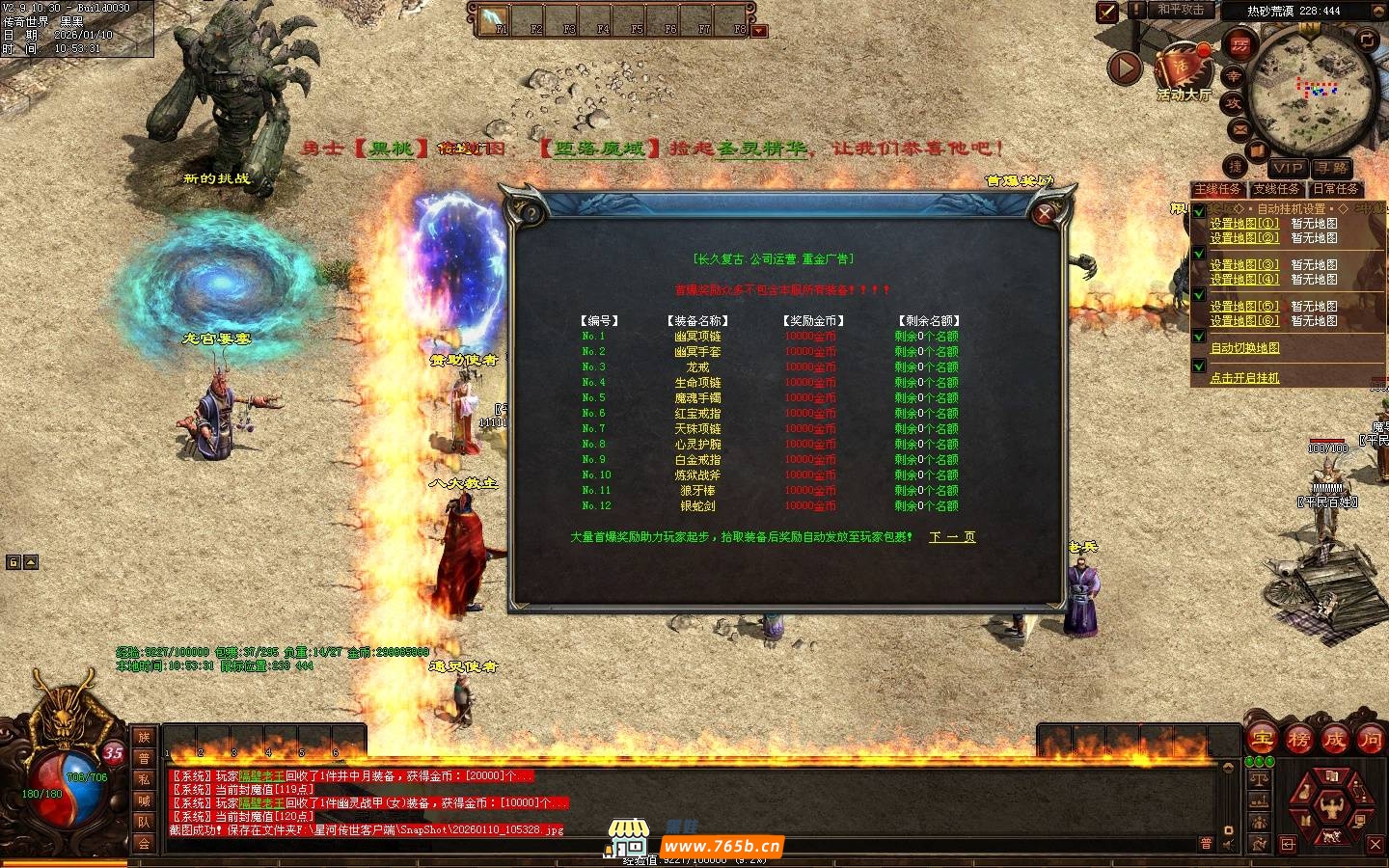Open the 成 achievements round button
This screenshot has width=1389, height=868.
tap(1334, 740)
